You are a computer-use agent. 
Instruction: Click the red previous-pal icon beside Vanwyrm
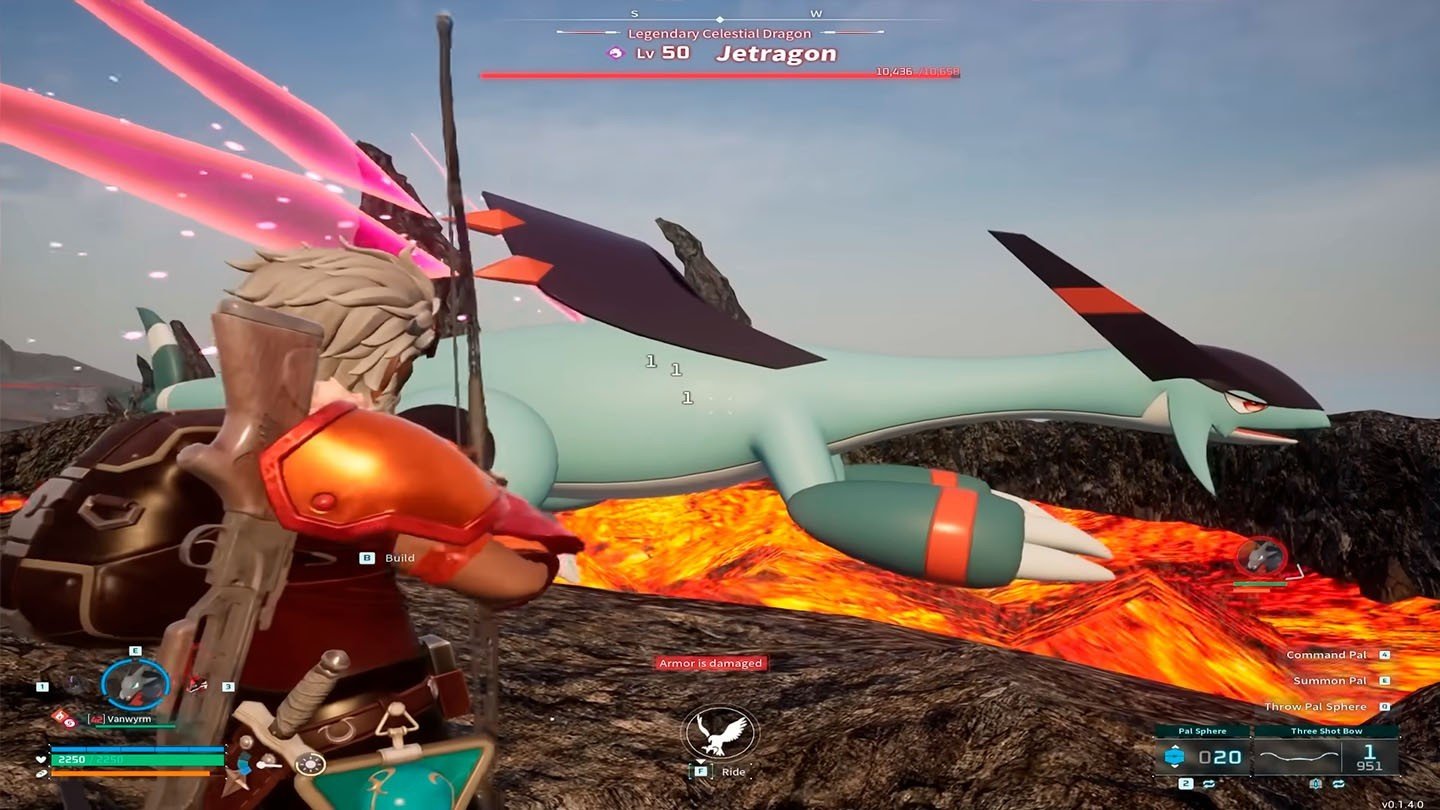[x=199, y=685]
